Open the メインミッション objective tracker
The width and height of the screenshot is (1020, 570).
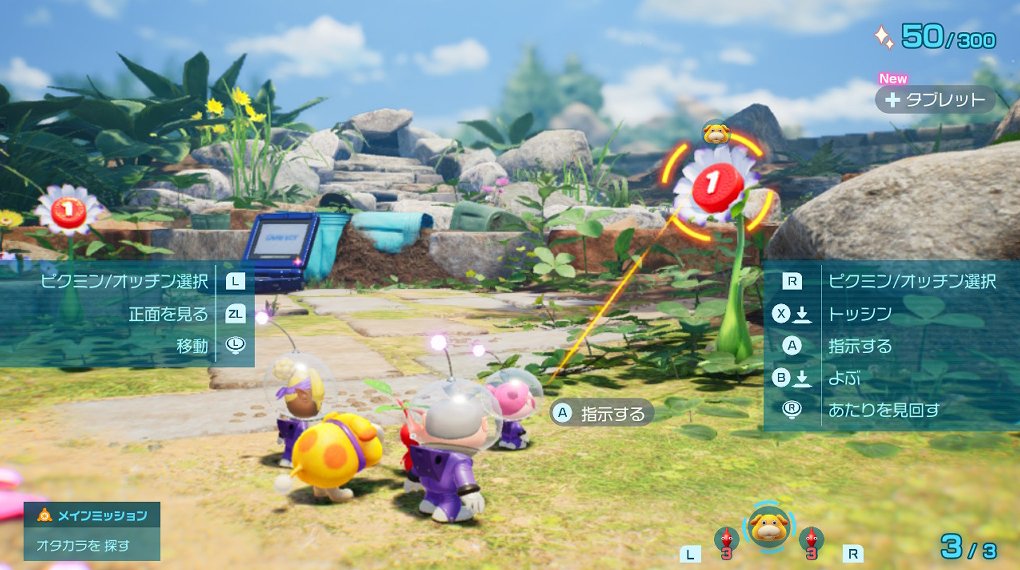pyautogui.click(x=92, y=530)
